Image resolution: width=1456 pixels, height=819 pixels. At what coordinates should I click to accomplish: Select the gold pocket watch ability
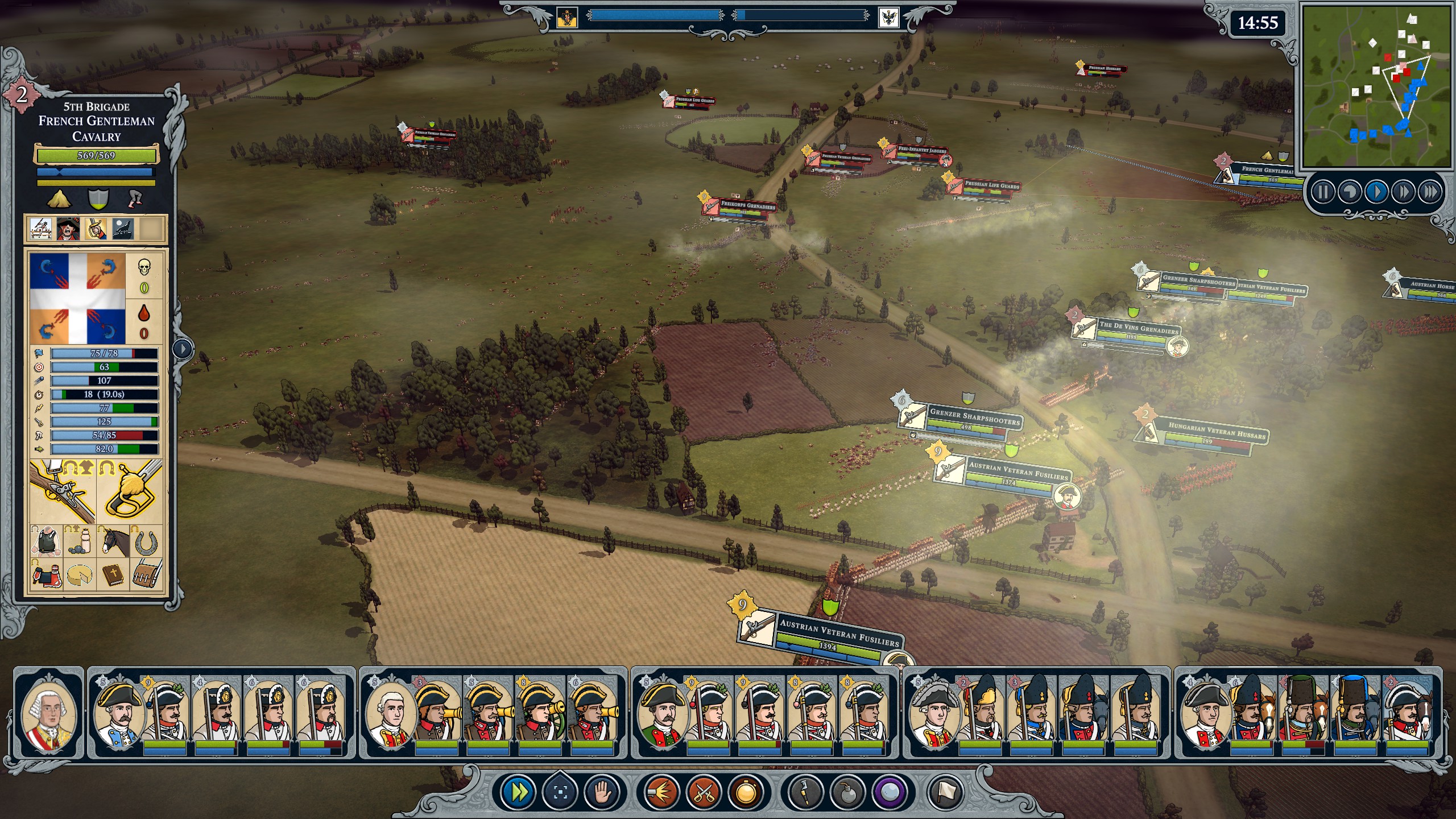[x=746, y=792]
